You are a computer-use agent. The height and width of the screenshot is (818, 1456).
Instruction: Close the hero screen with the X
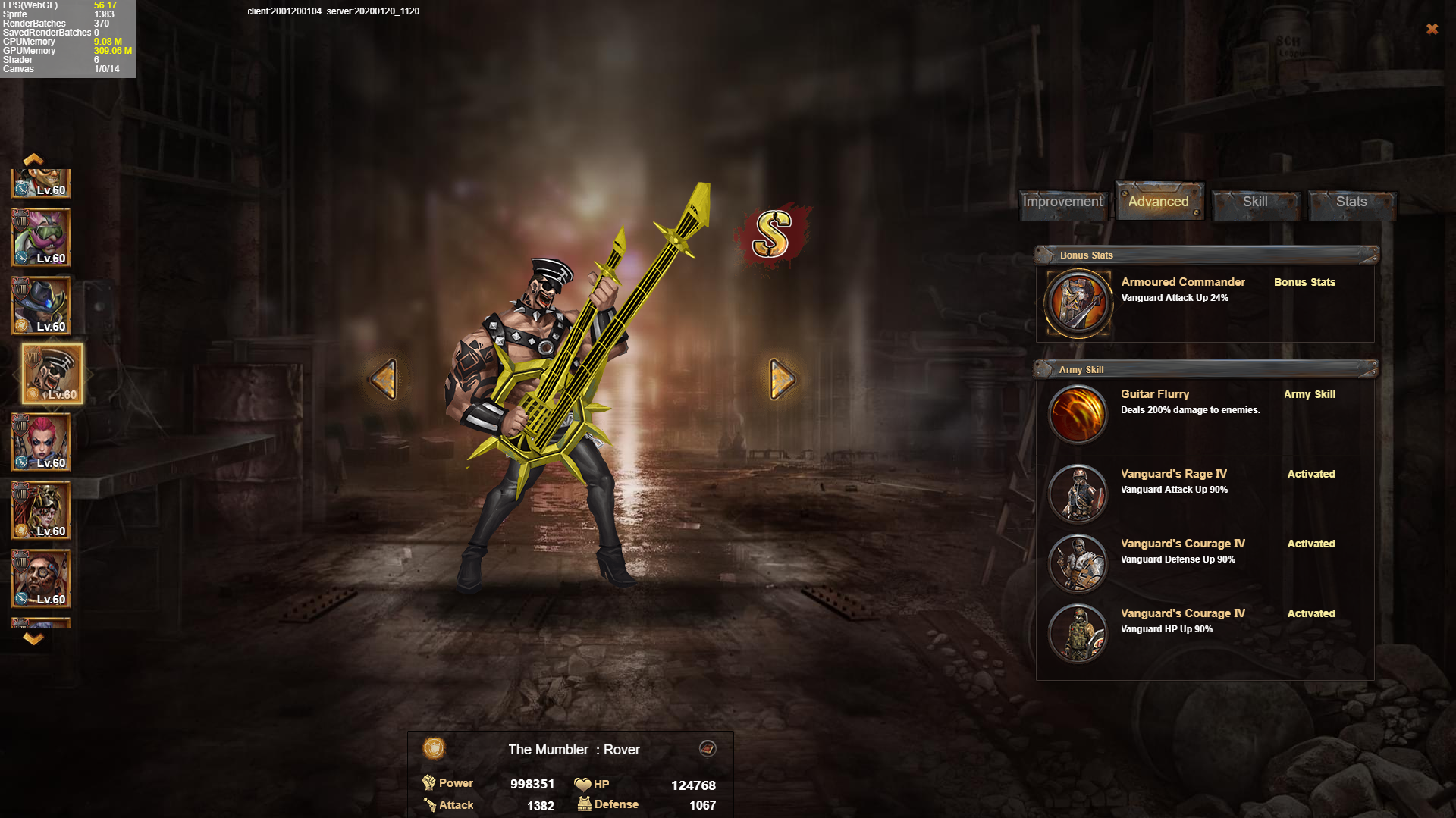coord(1432,29)
